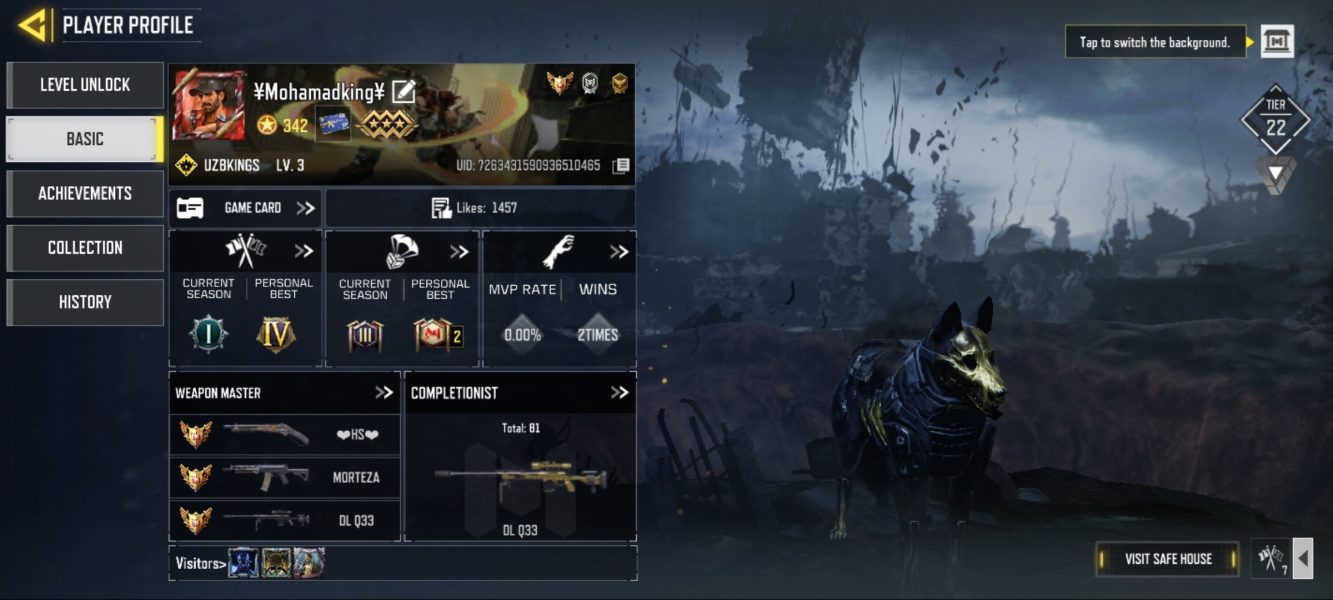Copy the UID number
Screen dimensions: 1333x600
(621, 165)
